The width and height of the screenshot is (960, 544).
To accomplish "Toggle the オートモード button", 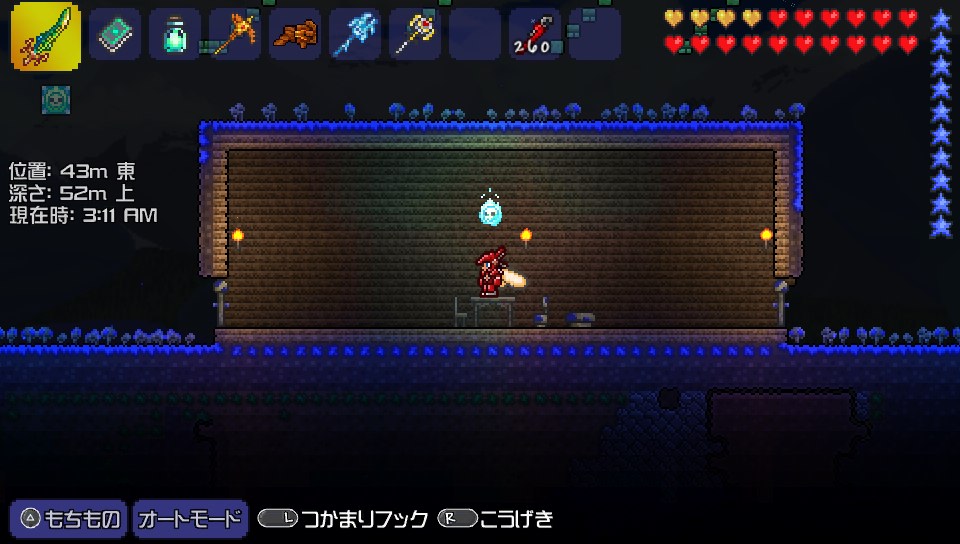I will tap(190, 519).
